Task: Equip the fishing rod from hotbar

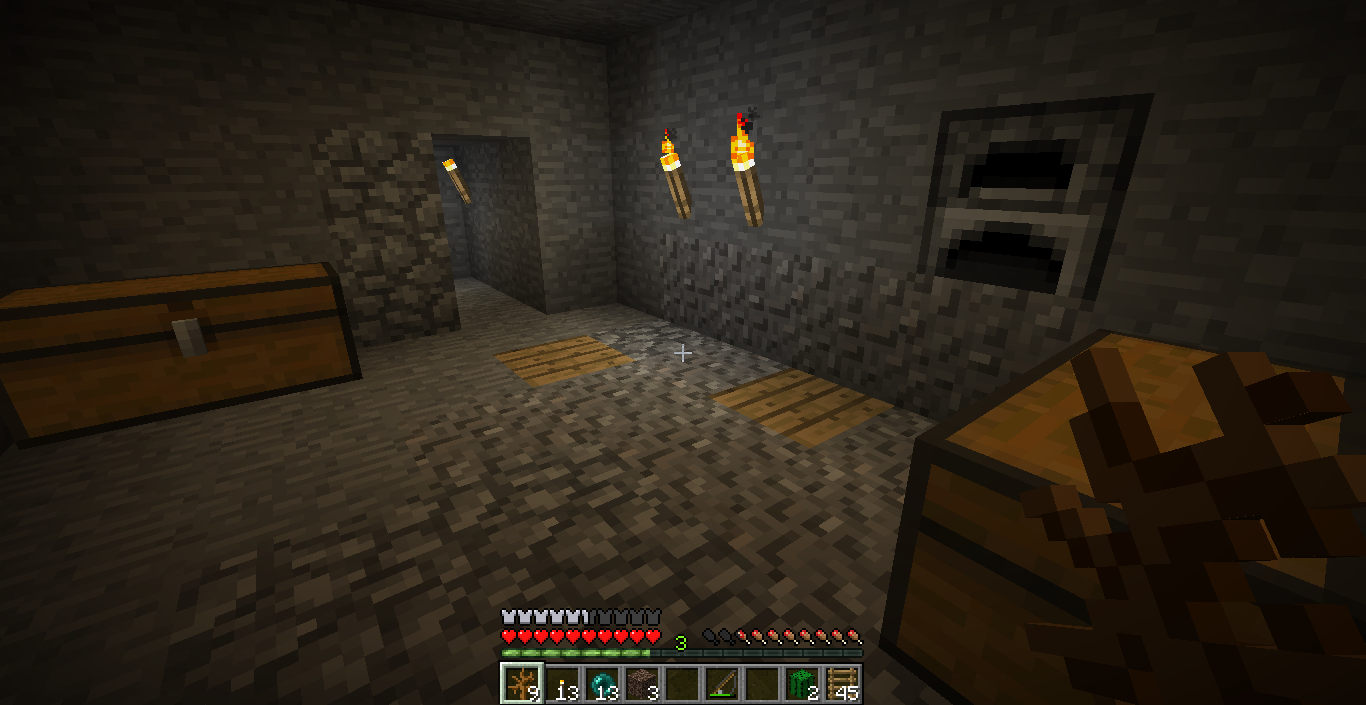Action: coord(721,683)
